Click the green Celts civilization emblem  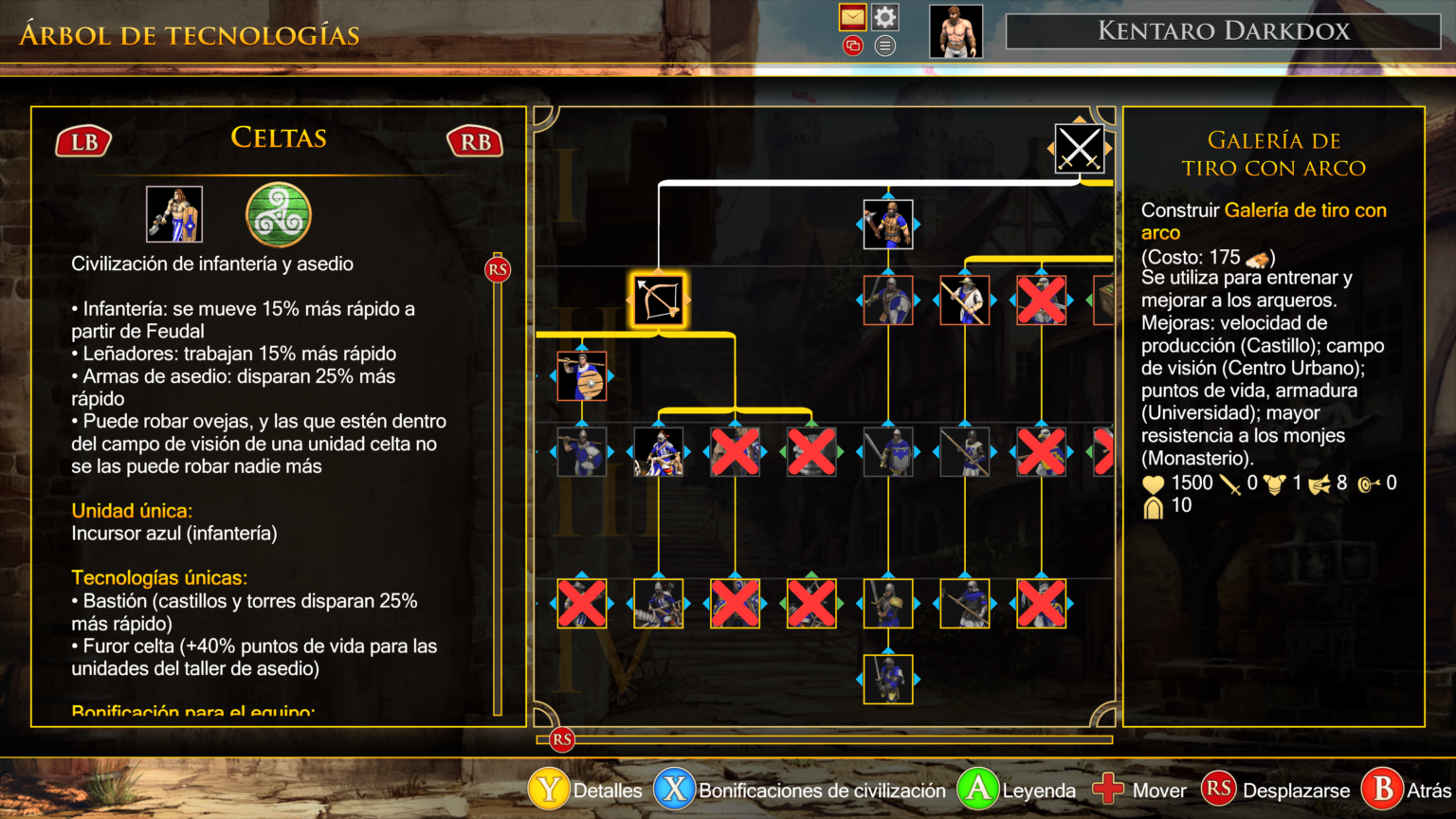coord(278,215)
